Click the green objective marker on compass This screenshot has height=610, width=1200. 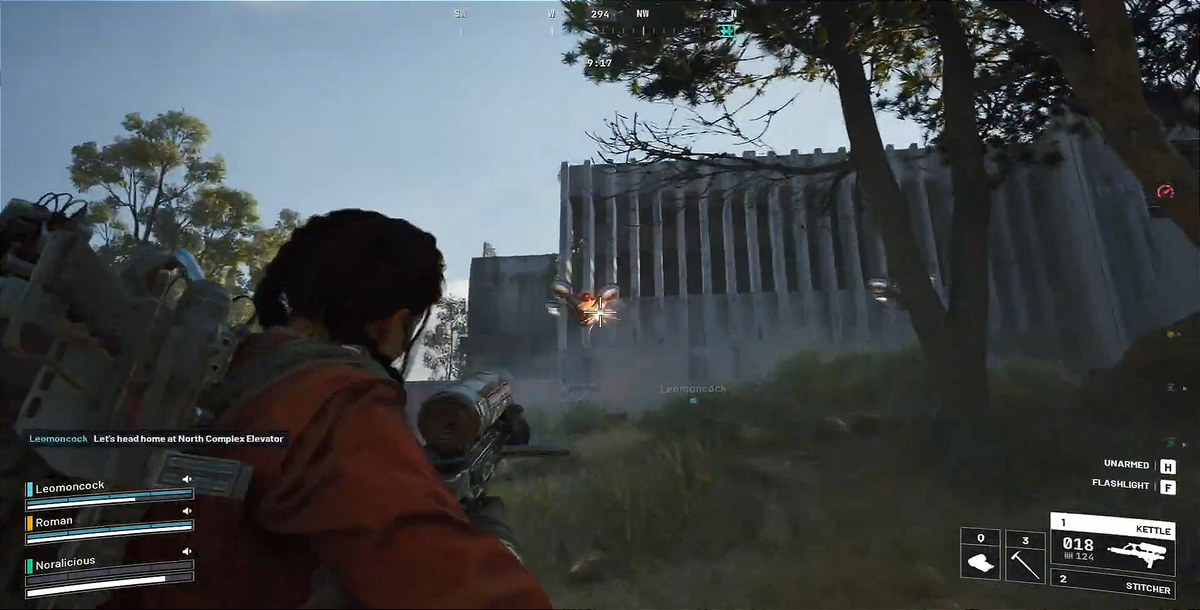click(728, 30)
